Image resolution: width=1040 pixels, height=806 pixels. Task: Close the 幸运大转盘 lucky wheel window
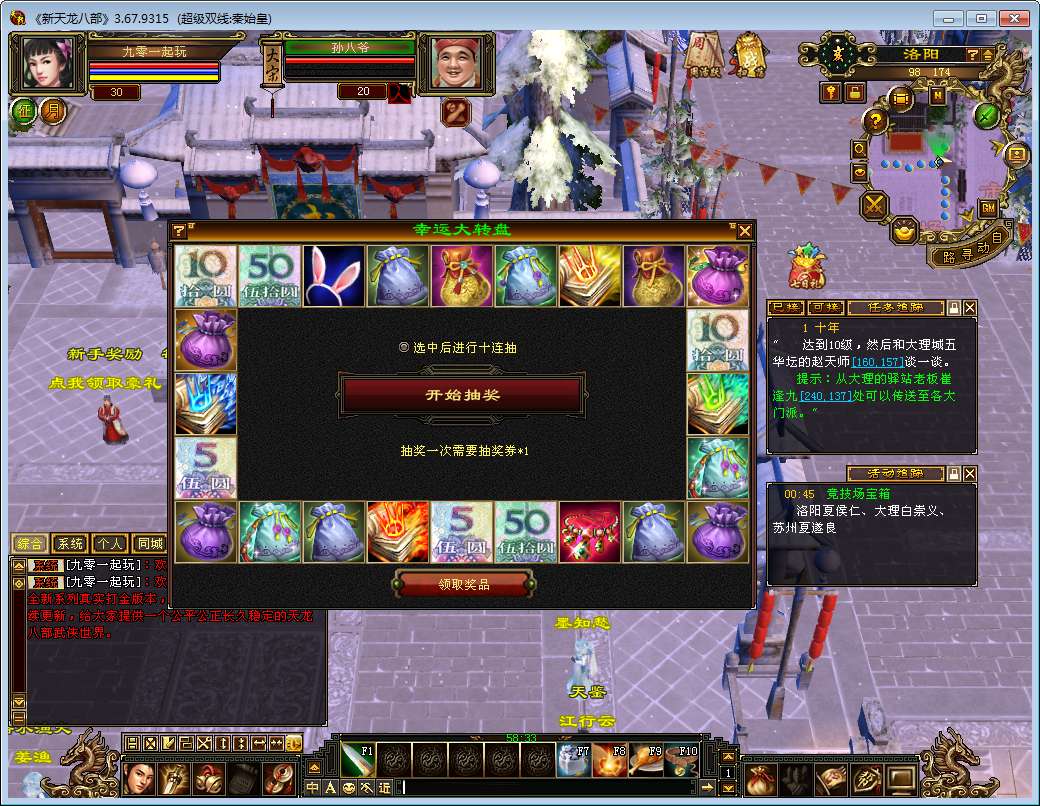(x=744, y=231)
